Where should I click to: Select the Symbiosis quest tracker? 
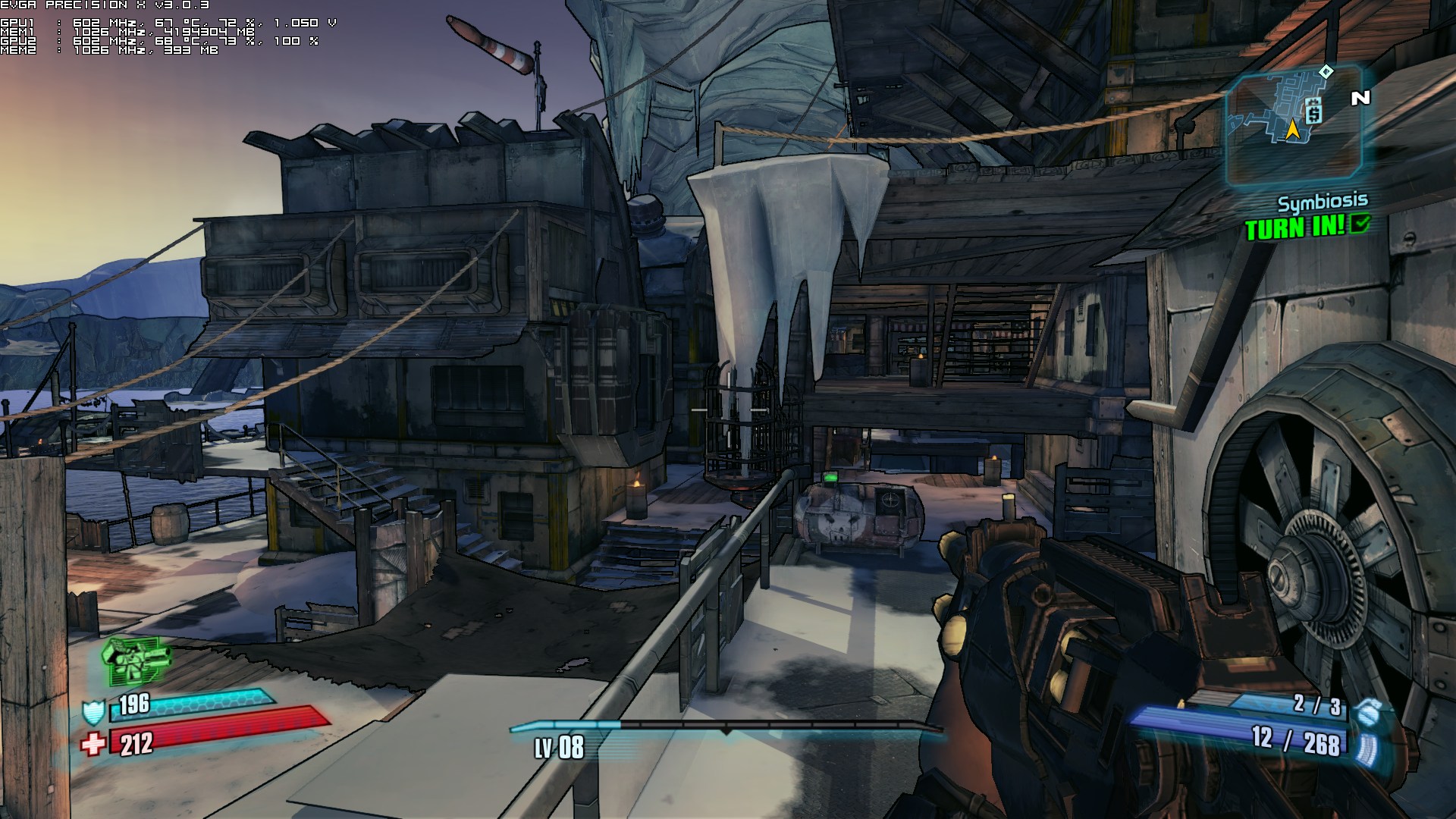tap(1323, 202)
